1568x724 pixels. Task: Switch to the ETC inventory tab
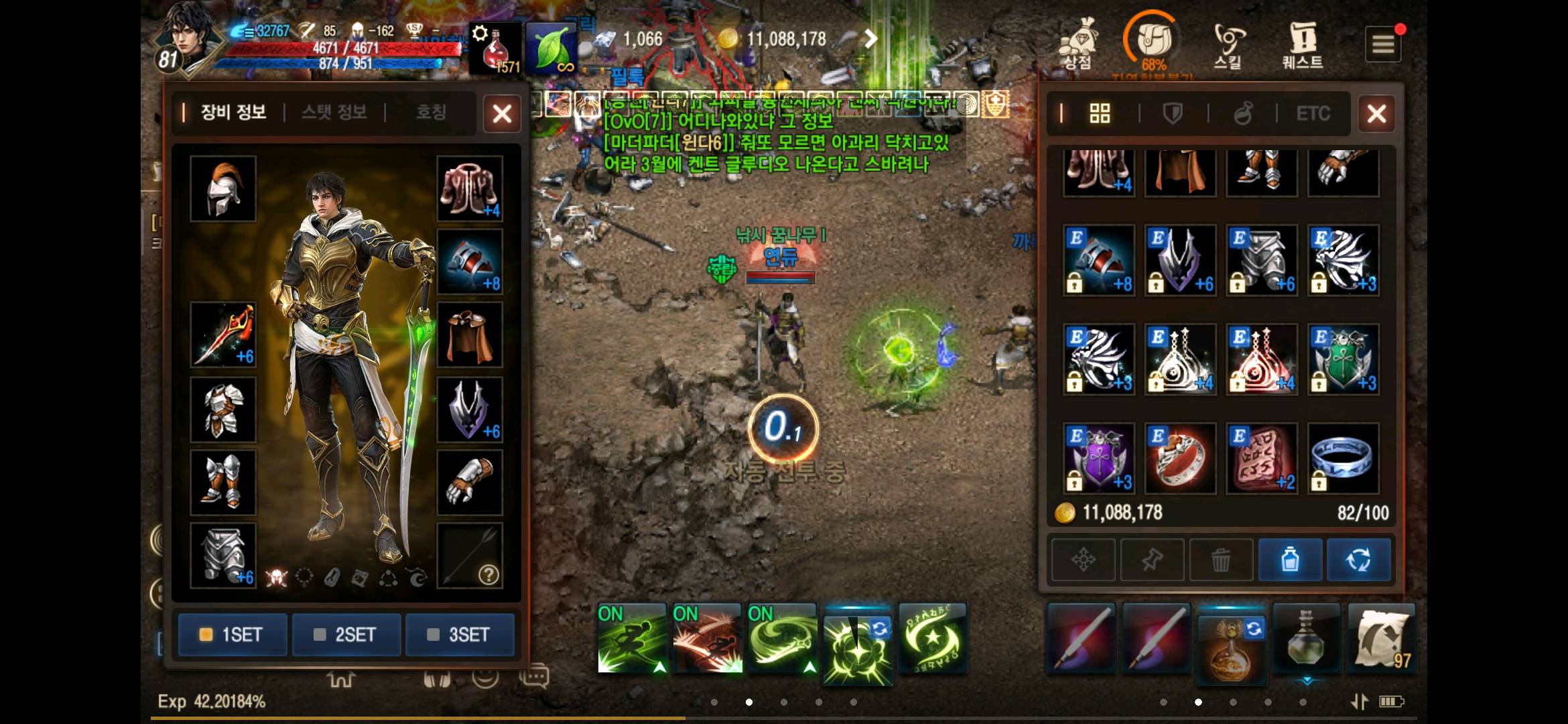(1313, 114)
